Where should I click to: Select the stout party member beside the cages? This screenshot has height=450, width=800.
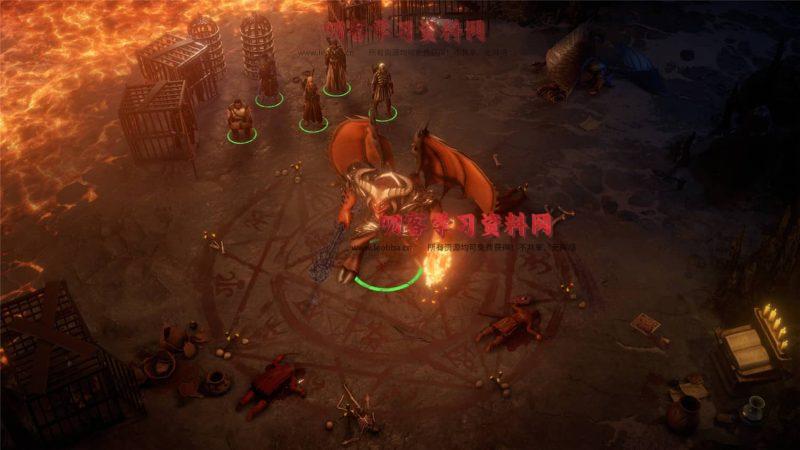(240, 119)
